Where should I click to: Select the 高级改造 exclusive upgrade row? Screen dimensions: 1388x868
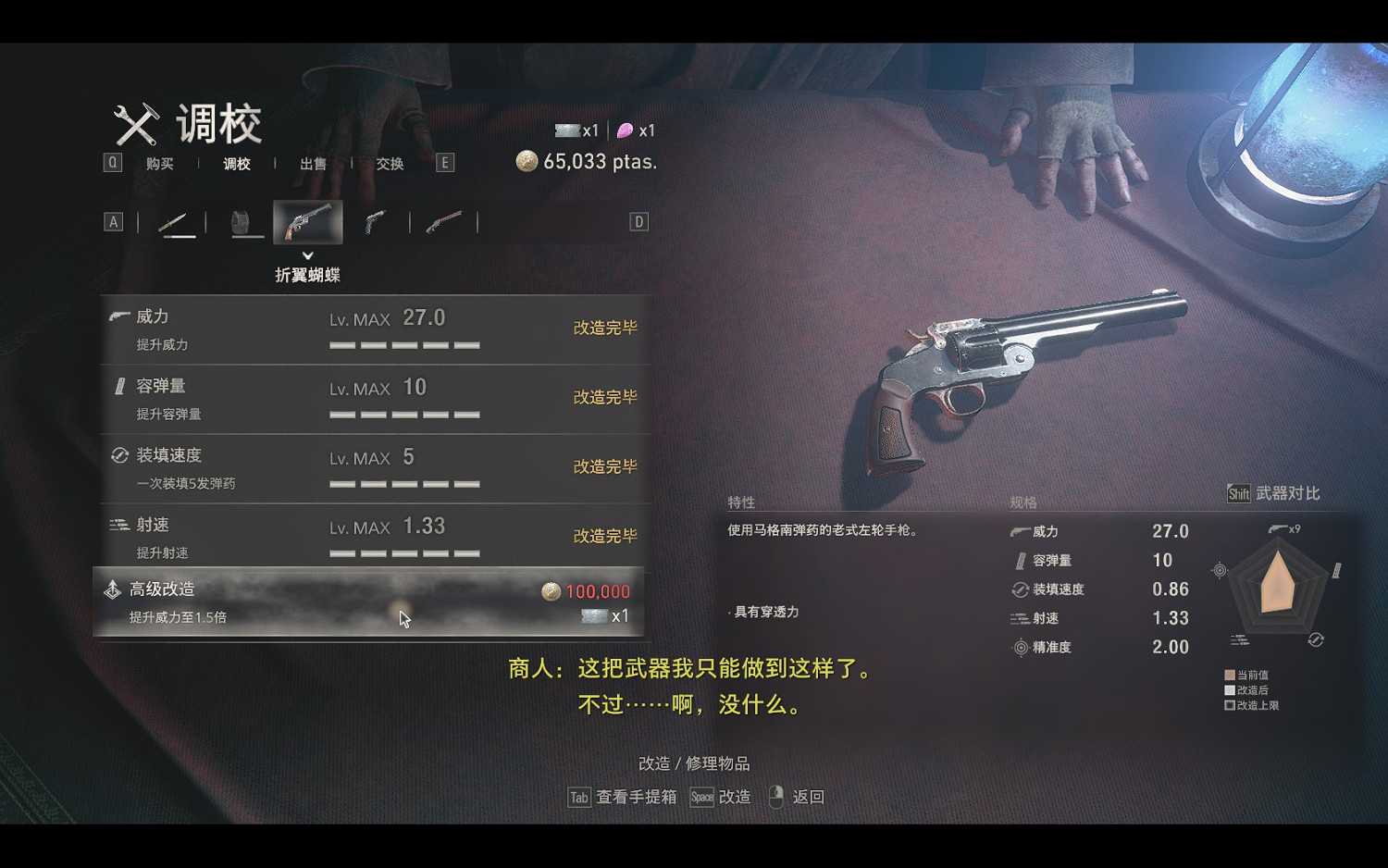(x=370, y=602)
